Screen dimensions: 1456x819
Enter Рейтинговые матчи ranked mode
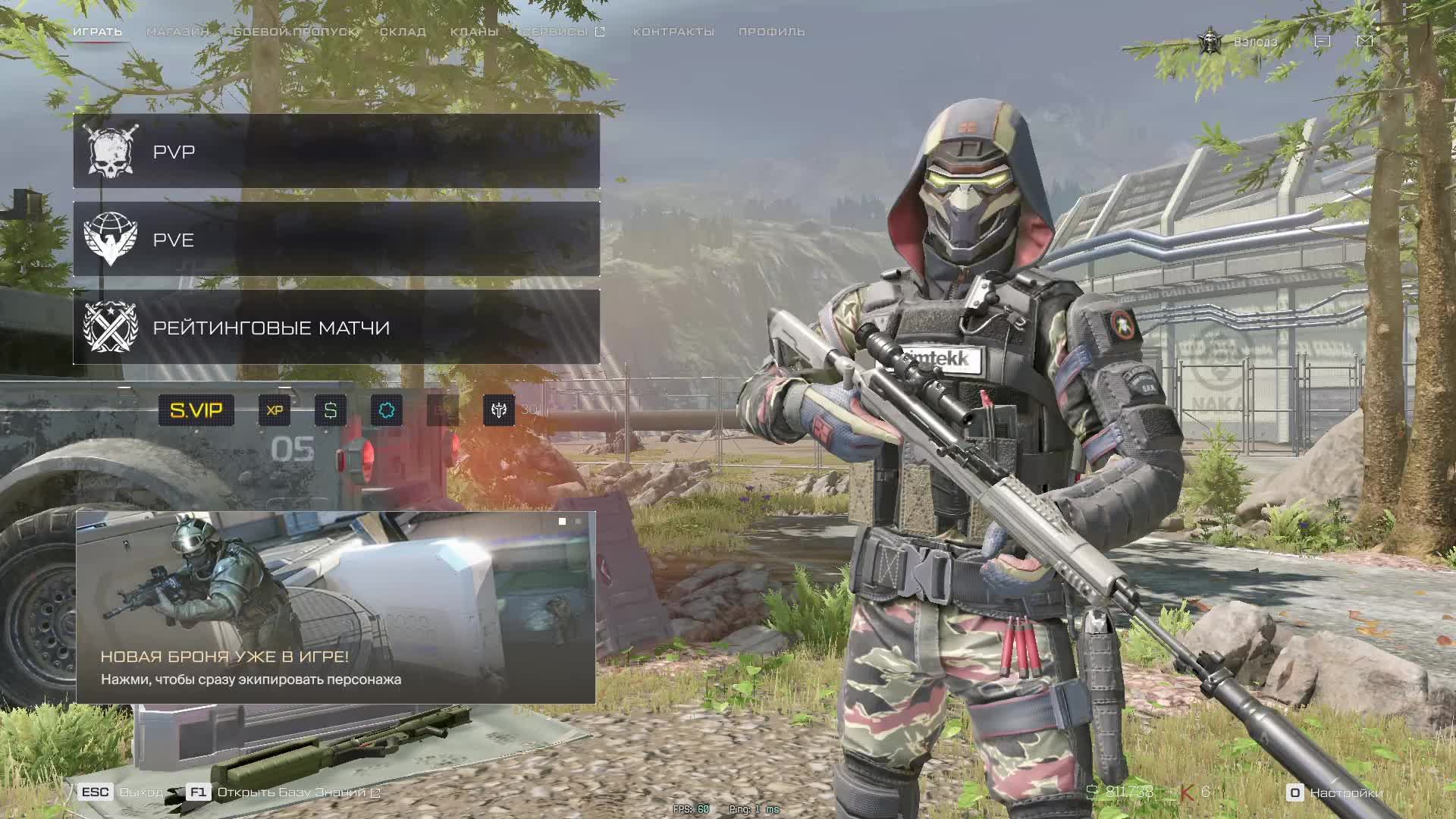[336, 328]
